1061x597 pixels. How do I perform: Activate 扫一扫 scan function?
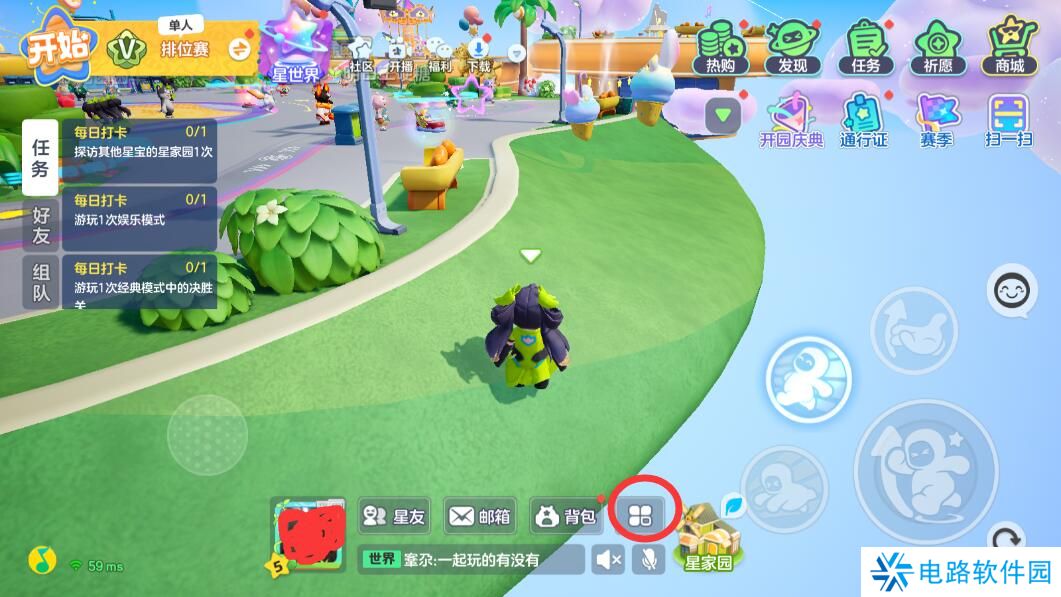1008,120
